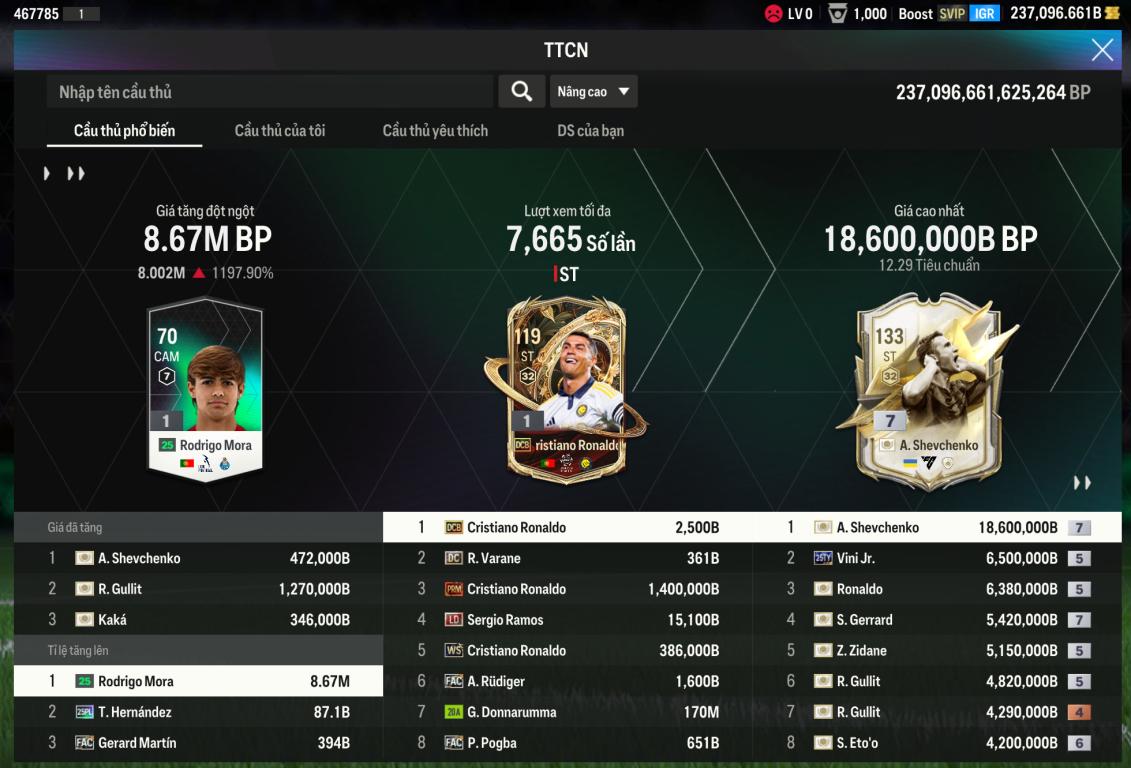This screenshot has height=768, width=1131.
Task: Select the DS của bạn tab
Action: click(590, 131)
